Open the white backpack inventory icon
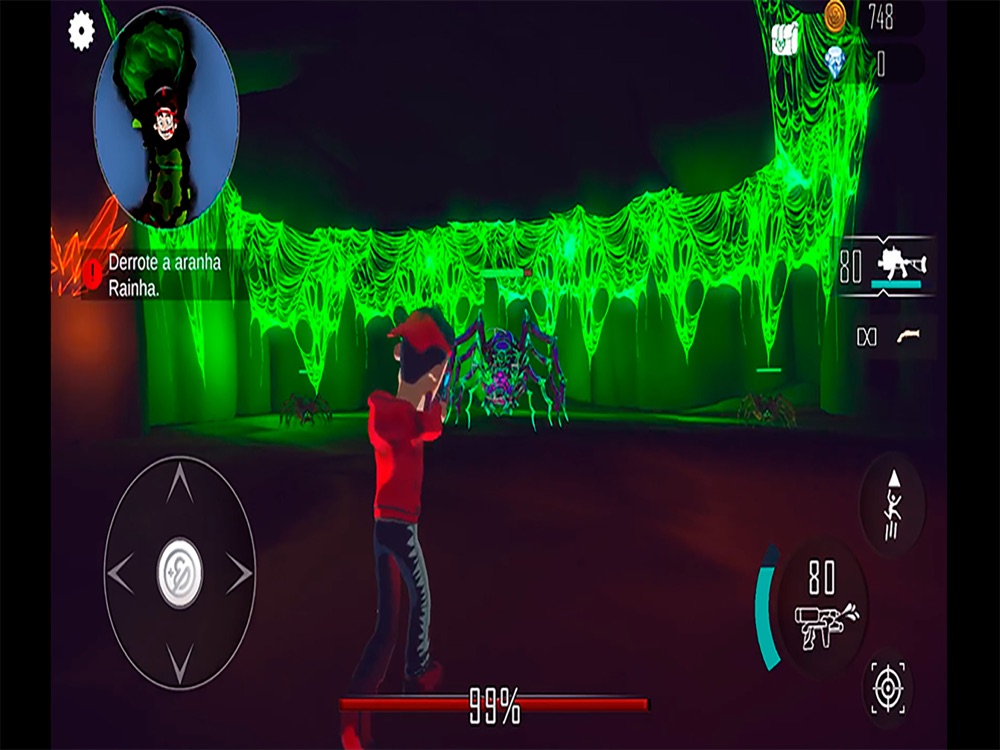Screen dimensions: 1000x750 tap(787, 39)
